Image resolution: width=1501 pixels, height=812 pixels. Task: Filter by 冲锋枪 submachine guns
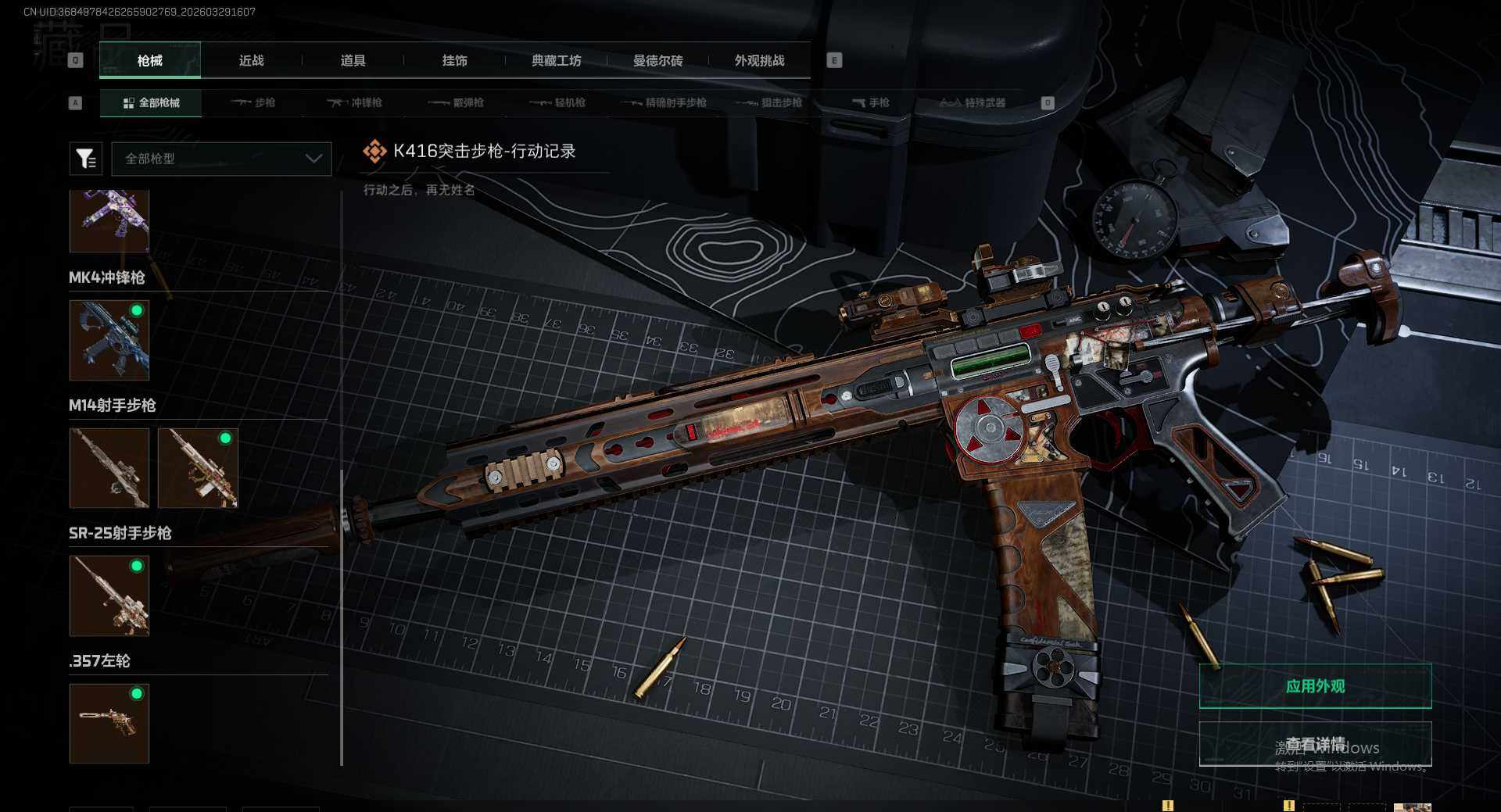tap(355, 102)
